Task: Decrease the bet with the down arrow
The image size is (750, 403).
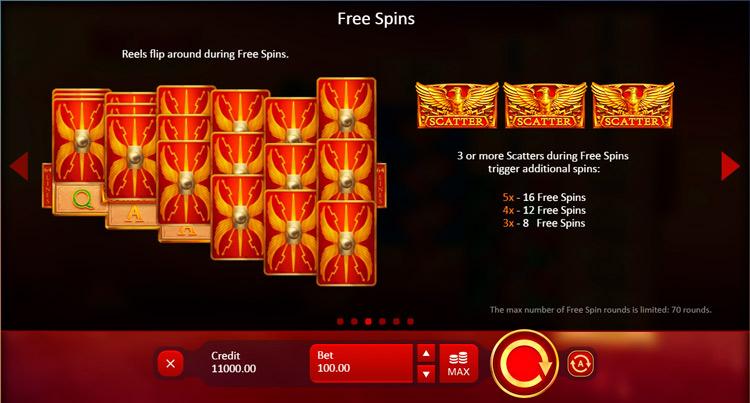Action: click(425, 373)
